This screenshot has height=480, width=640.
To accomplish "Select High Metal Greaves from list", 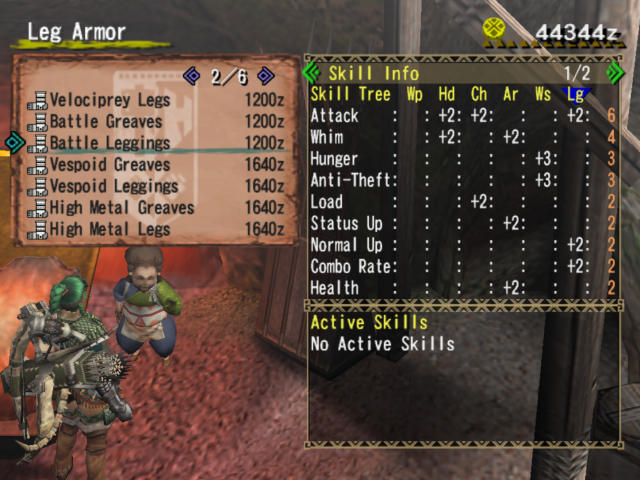I will click(122, 208).
